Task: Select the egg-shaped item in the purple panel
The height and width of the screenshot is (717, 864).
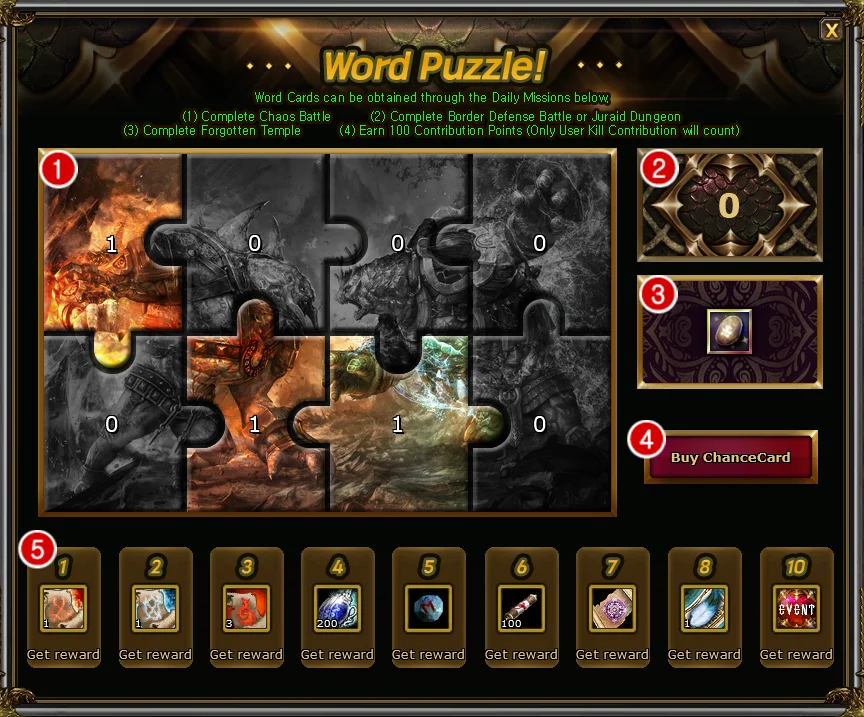Action: point(730,331)
